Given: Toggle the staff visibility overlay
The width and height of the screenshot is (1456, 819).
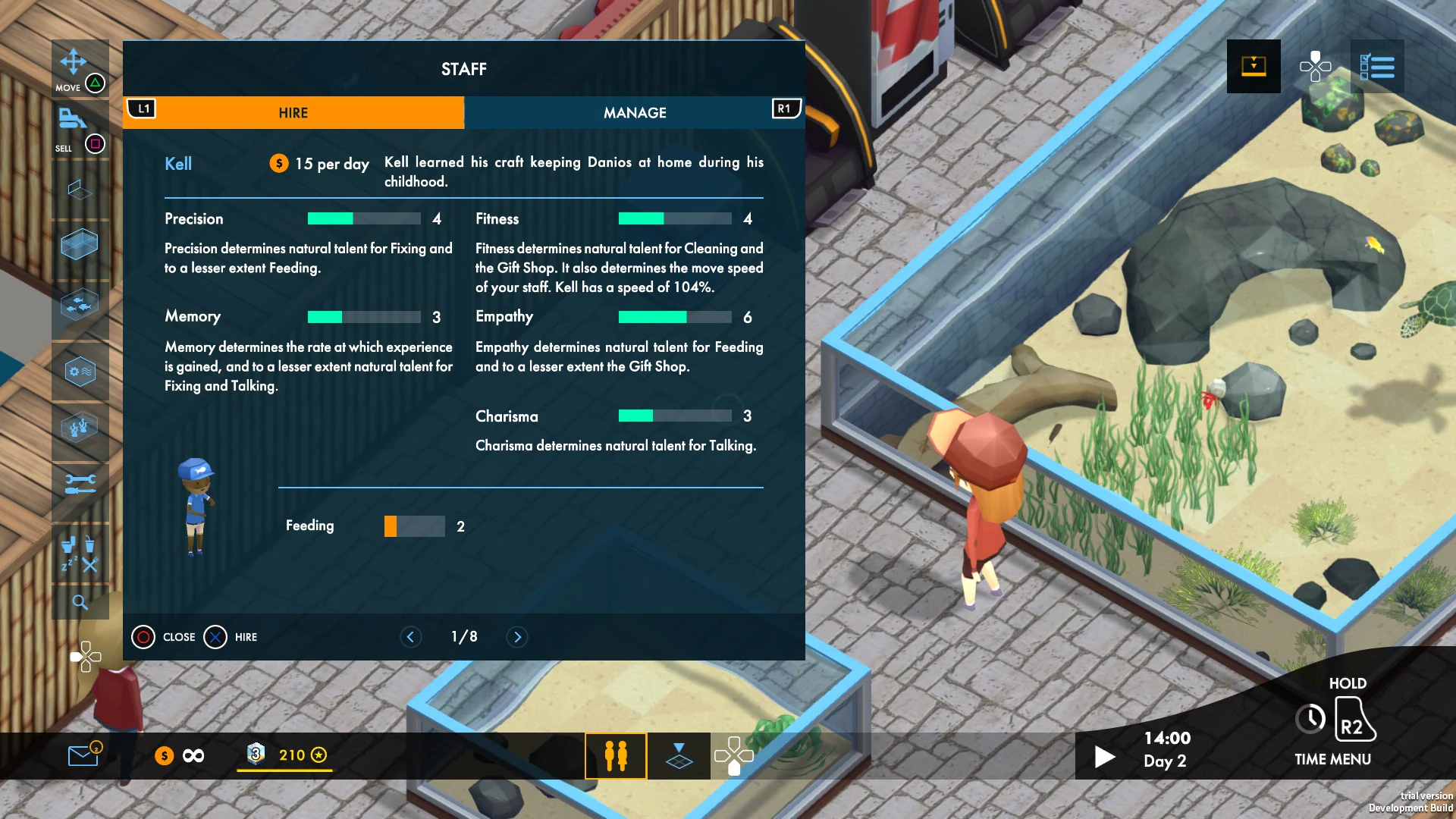Looking at the screenshot, I should coord(616,755).
